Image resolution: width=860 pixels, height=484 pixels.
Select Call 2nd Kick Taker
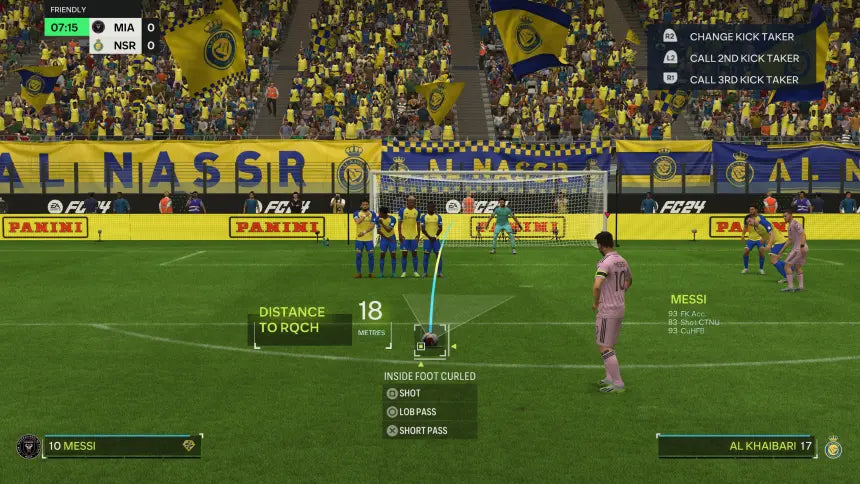[x=743, y=58]
